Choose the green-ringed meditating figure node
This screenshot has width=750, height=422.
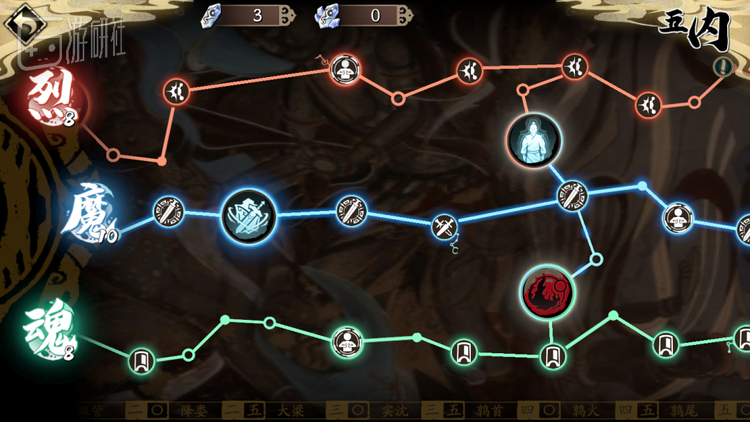tap(347, 340)
